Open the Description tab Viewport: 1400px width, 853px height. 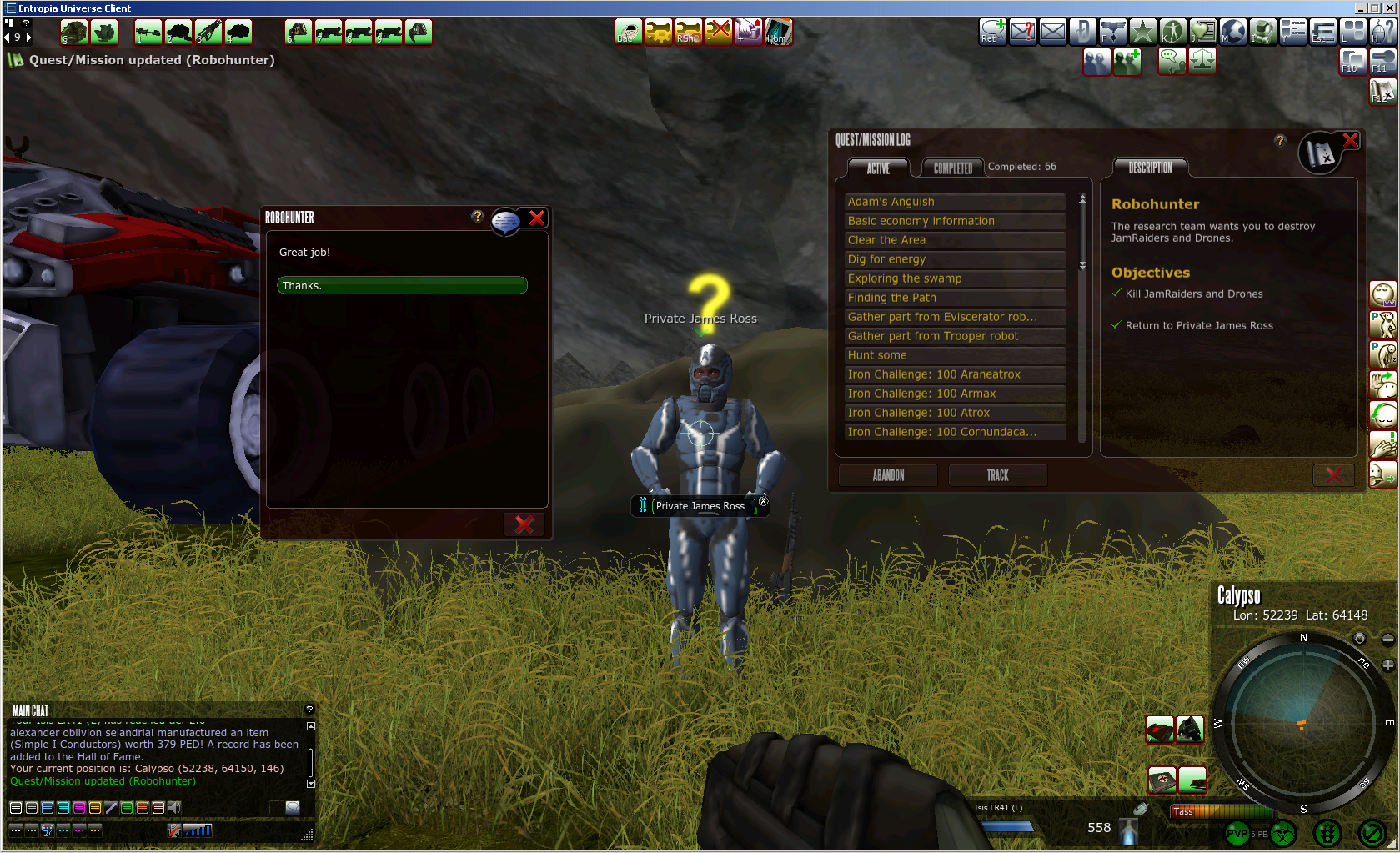click(1150, 168)
